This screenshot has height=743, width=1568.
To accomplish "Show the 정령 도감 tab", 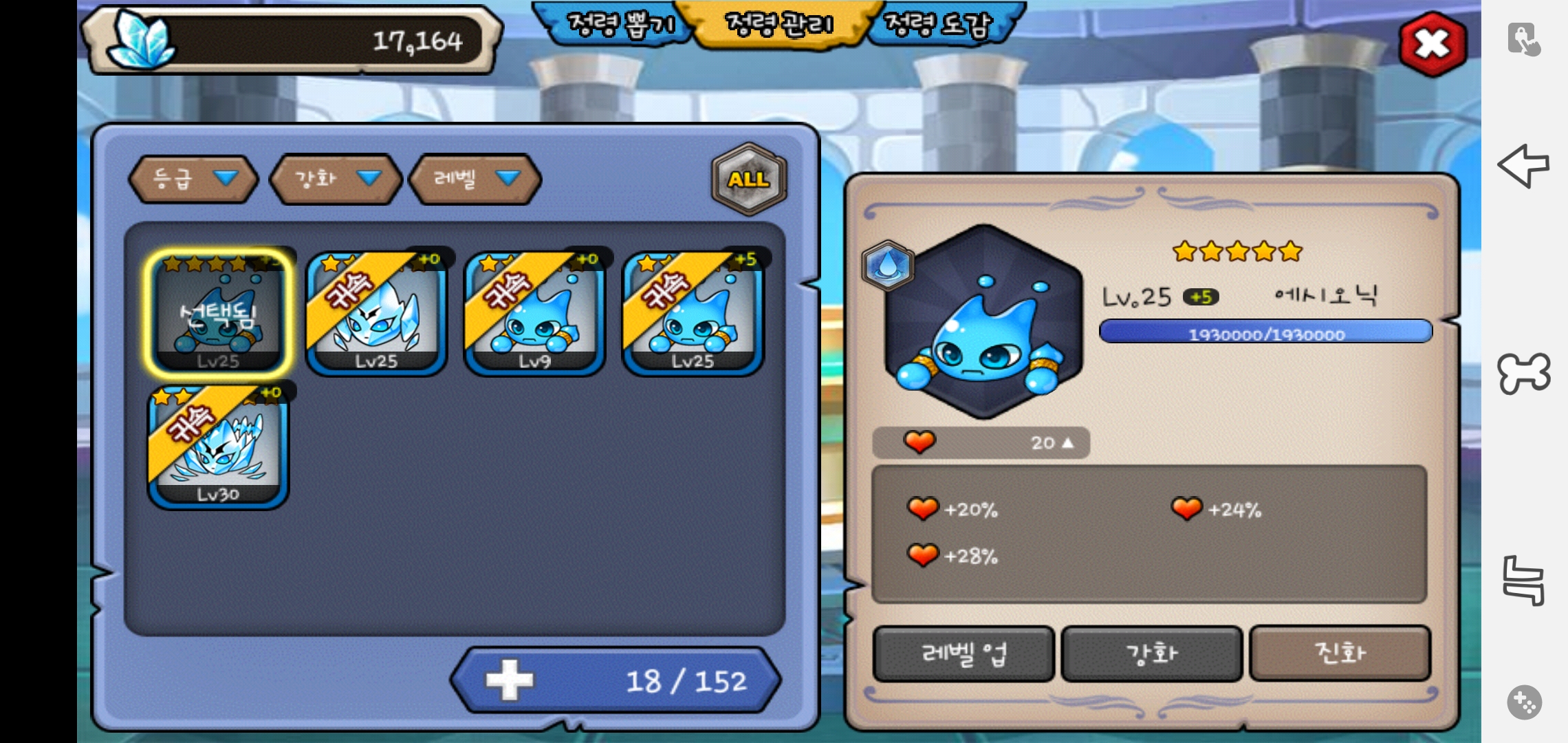I will click(939, 25).
